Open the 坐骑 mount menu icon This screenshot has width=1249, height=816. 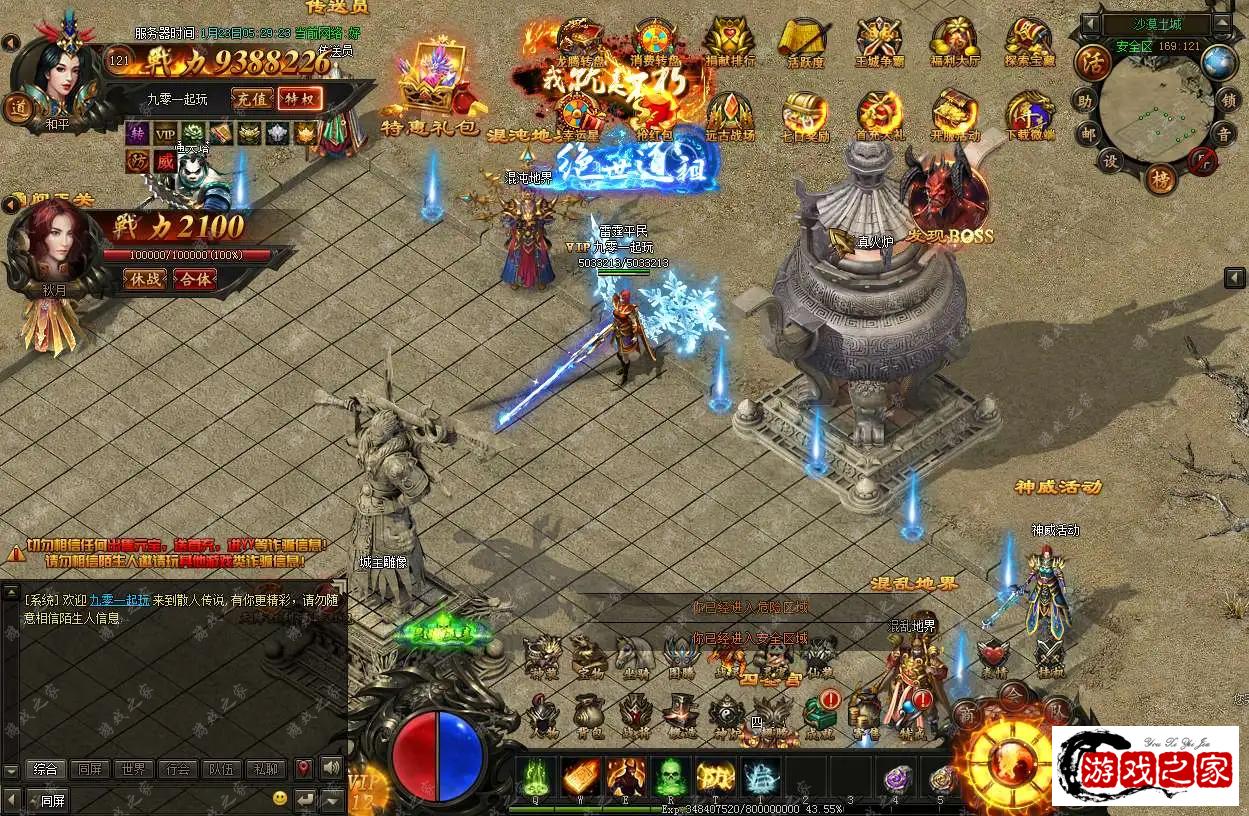(634, 656)
